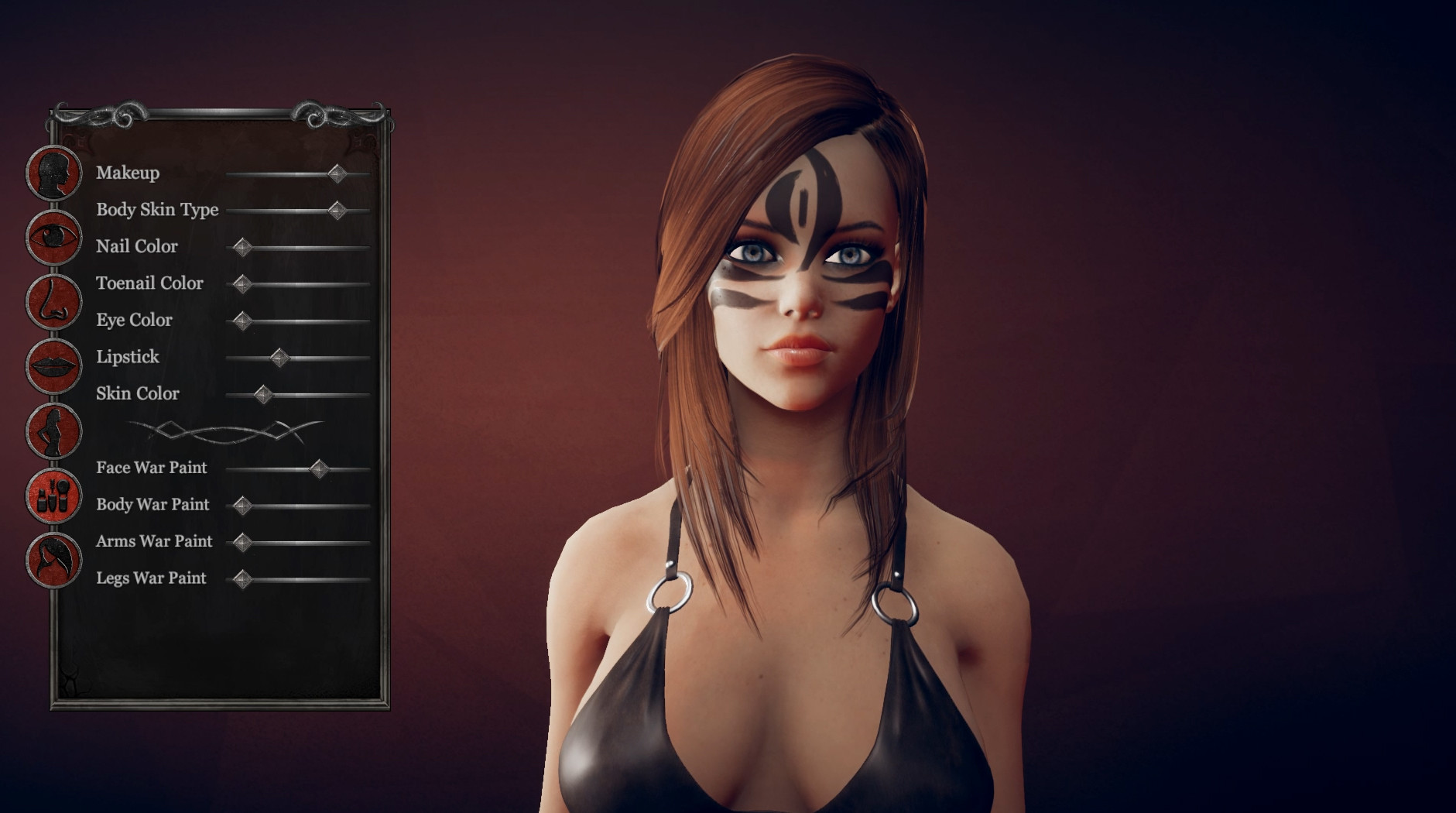Click the Toenail Color slider handle
1456x813 pixels.
tap(244, 283)
